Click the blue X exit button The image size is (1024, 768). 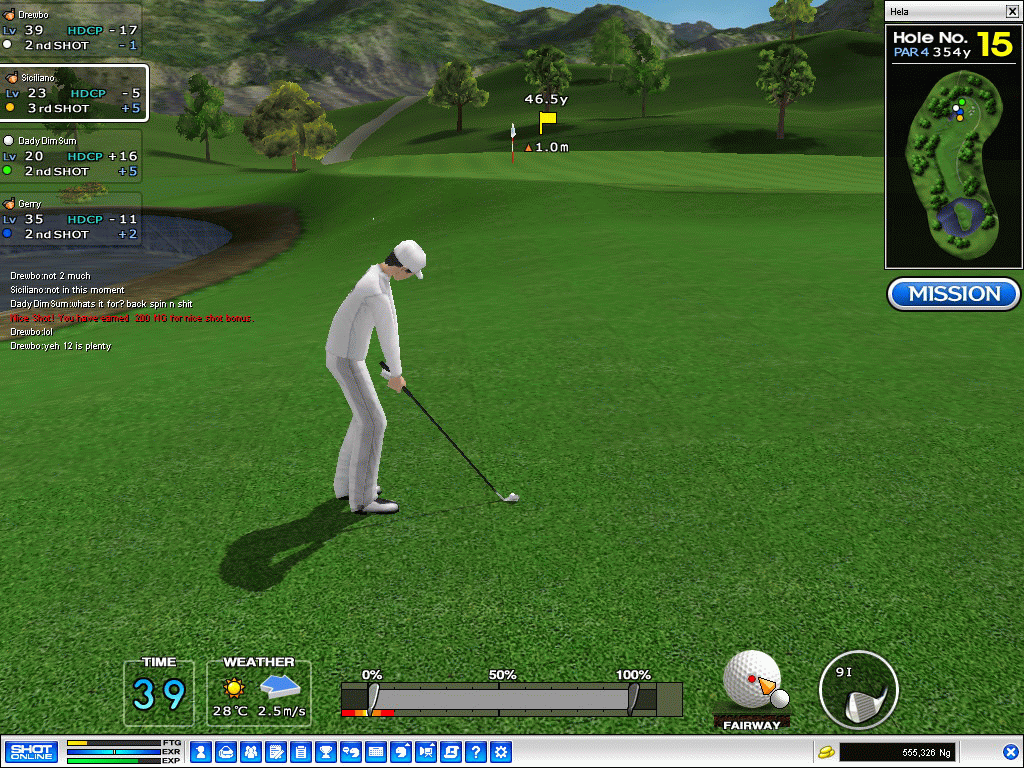1011,751
